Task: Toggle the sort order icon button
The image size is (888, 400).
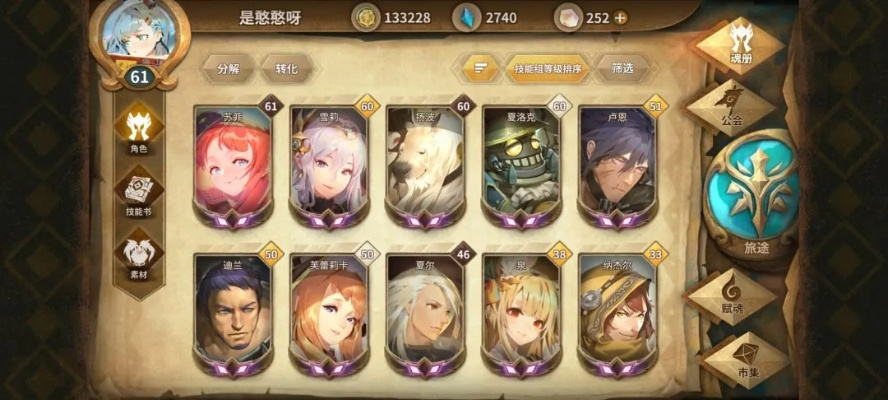Action: pyautogui.click(x=480, y=68)
